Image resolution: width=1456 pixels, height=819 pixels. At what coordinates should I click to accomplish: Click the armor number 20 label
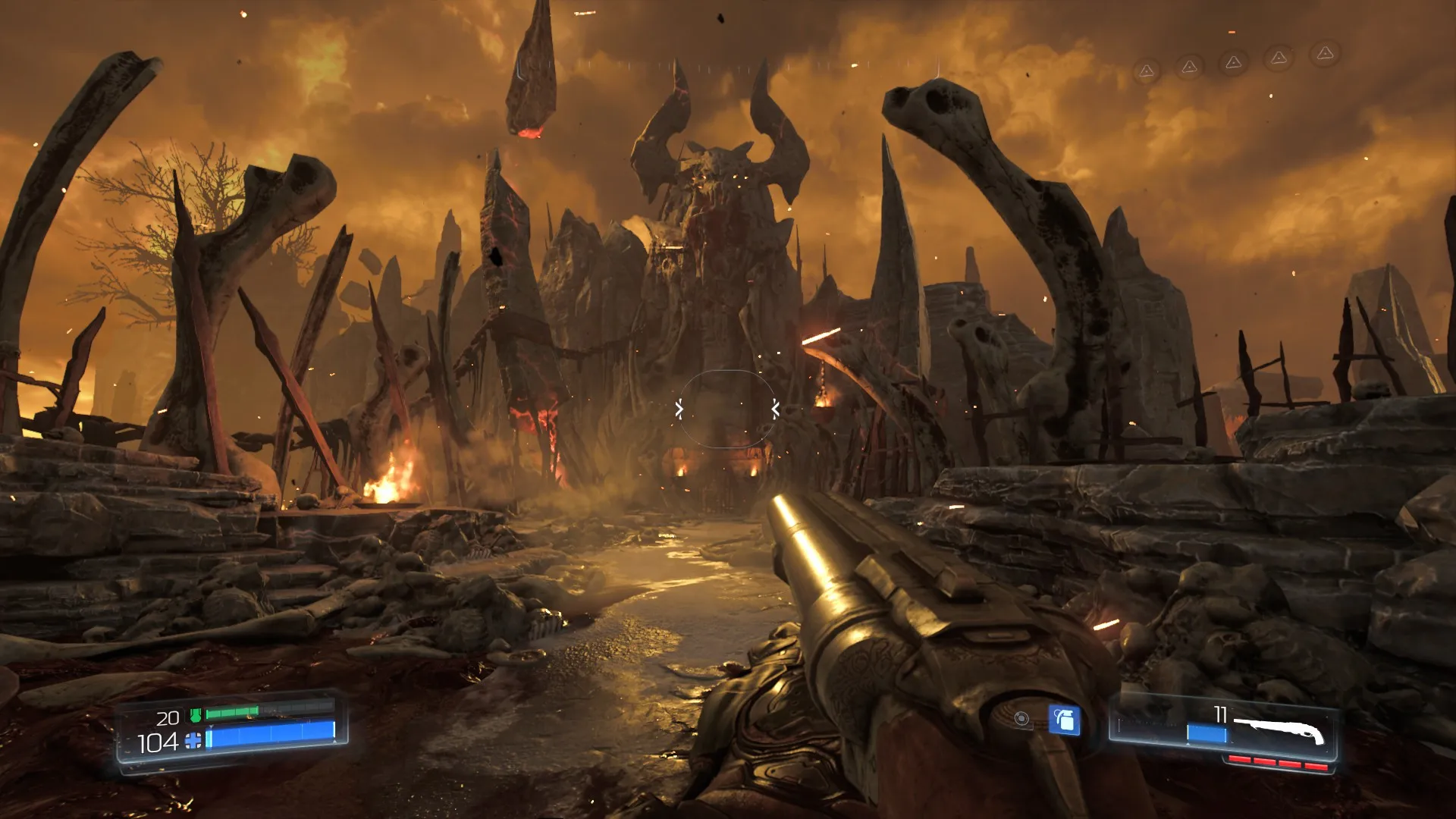168,717
